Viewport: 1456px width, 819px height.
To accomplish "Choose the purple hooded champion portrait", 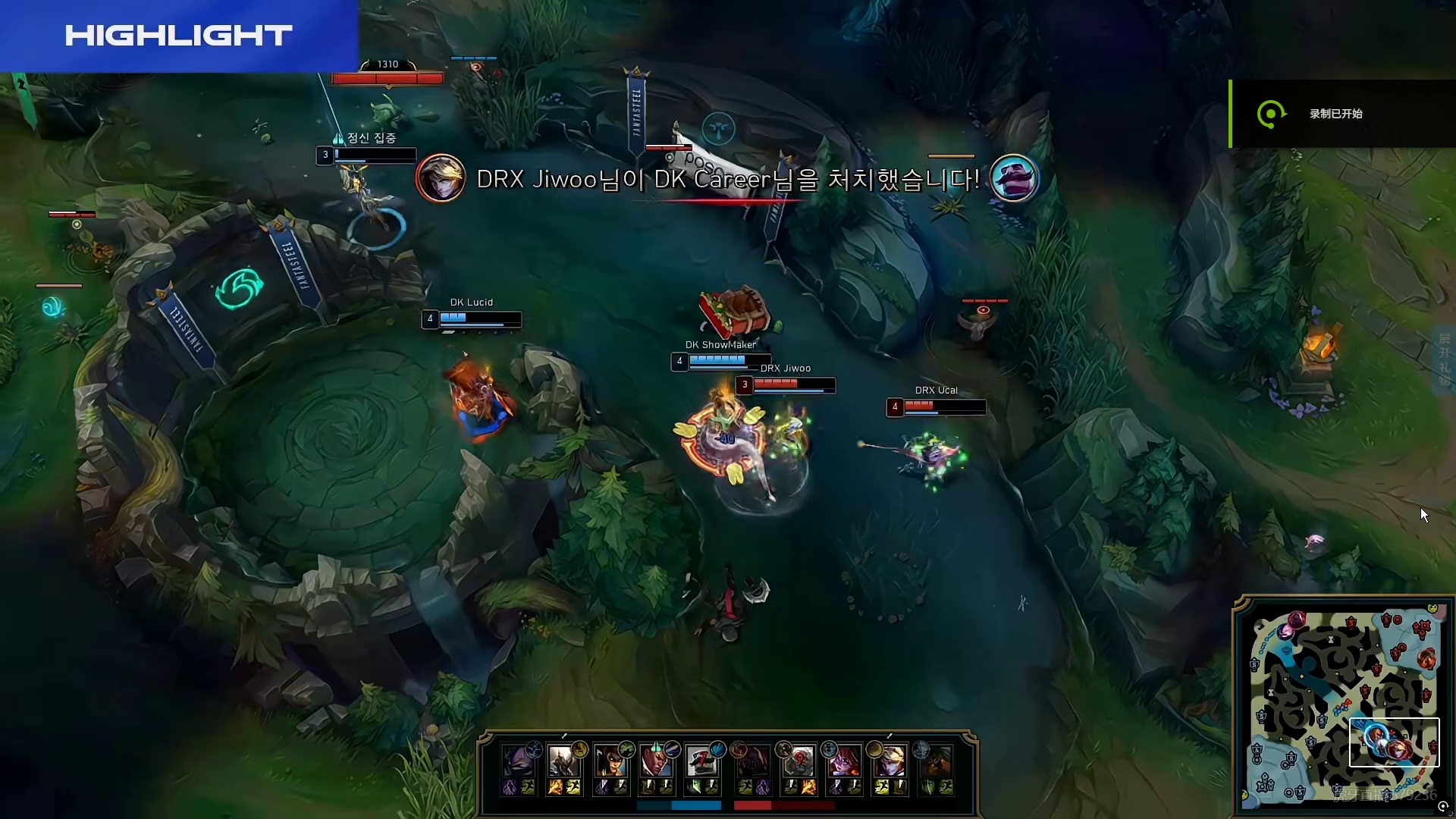I will [517, 761].
